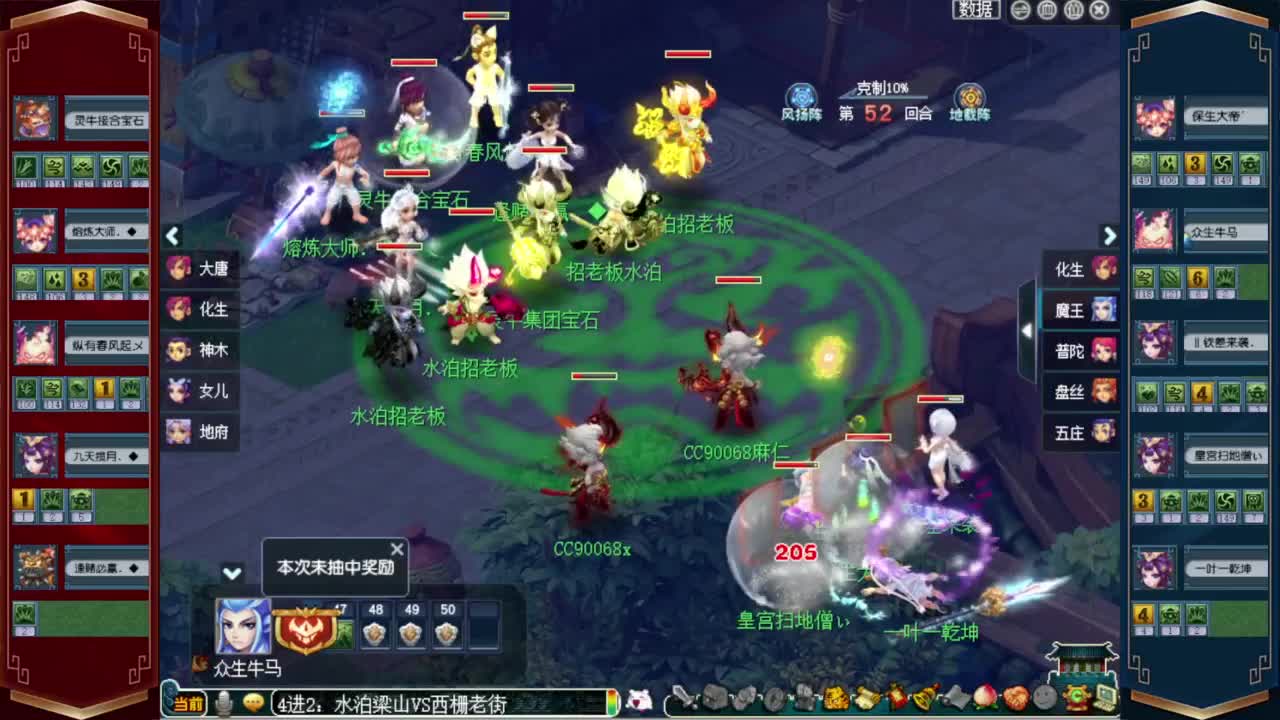This screenshot has width=1280, height=720.
Task: Click the down chevron above the player avatar
Action: coord(232,574)
